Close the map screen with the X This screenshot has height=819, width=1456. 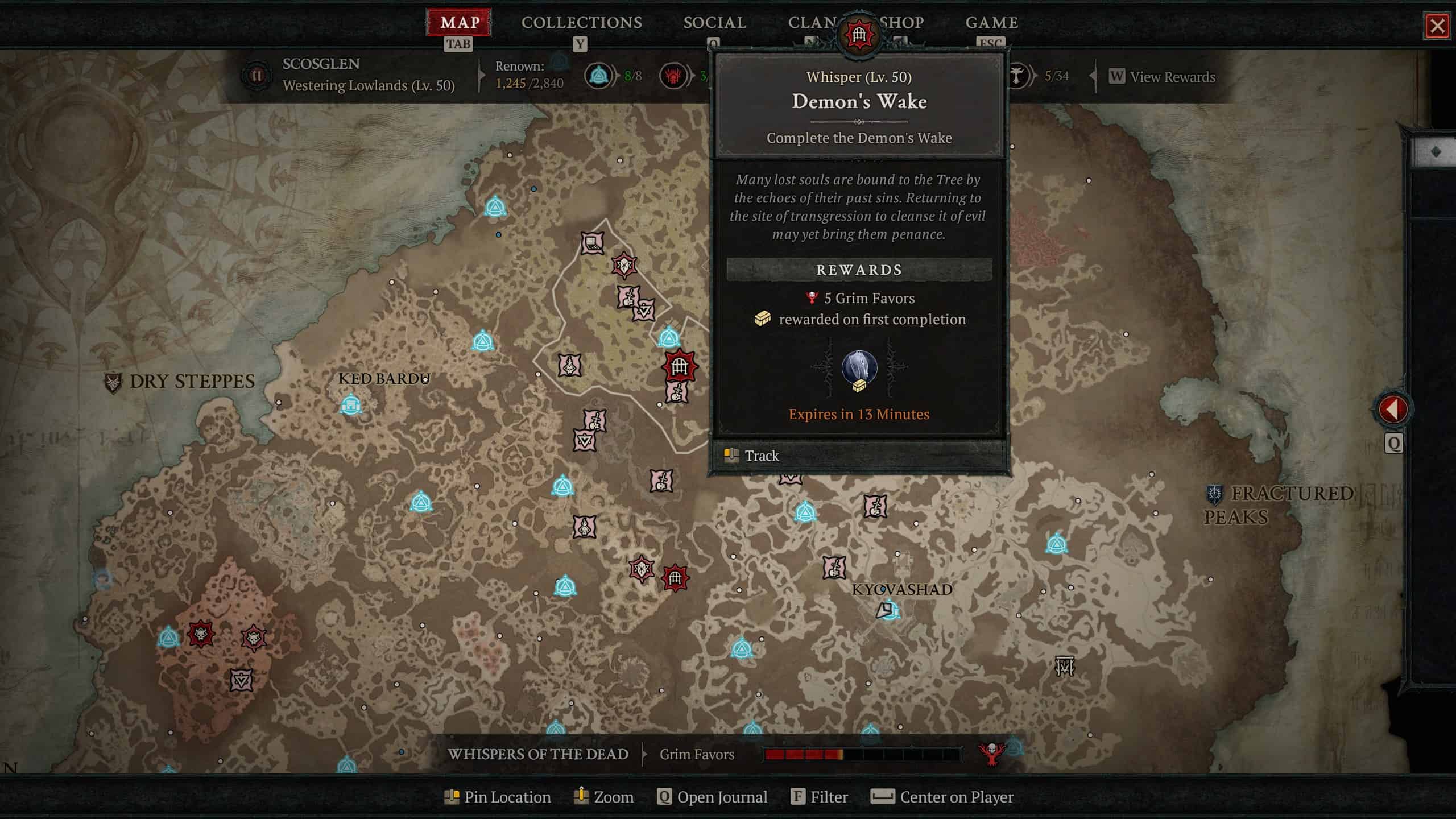tap(1437, 26)
